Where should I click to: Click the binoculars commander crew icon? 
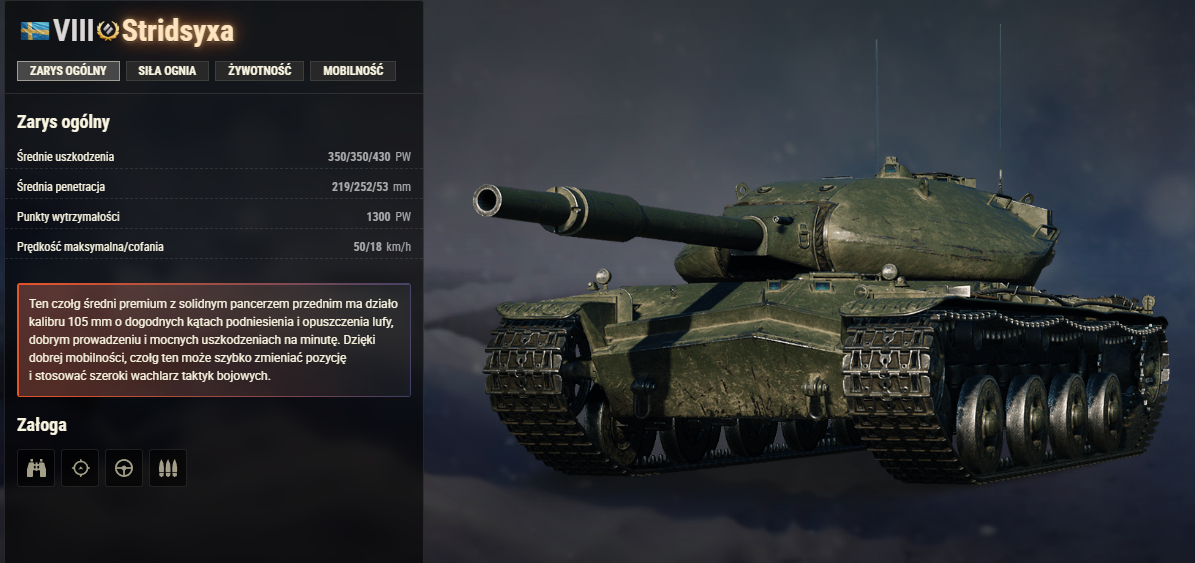pos(36,468)
